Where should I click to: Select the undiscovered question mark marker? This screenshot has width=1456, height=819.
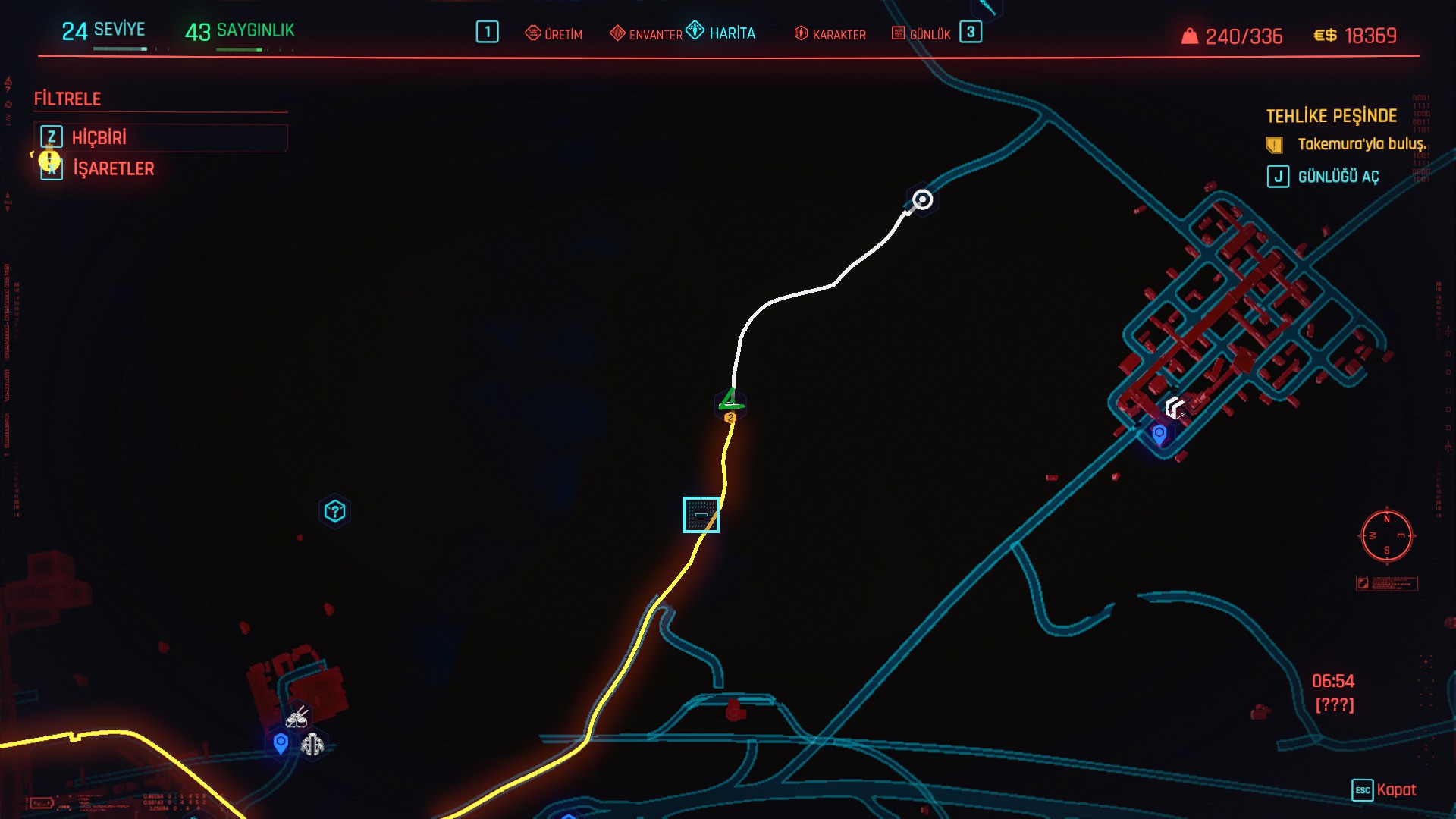(334, 511)
